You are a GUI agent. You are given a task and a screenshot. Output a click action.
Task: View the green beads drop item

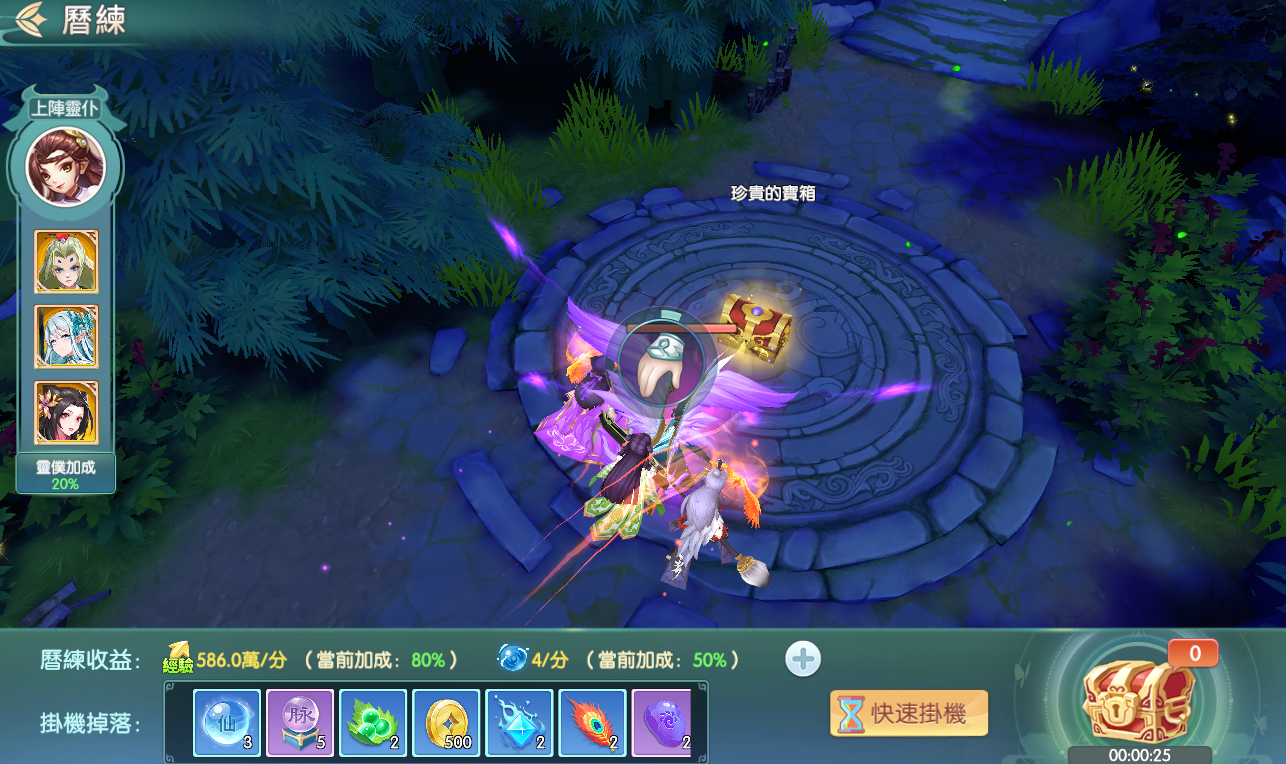pos(373,722)
